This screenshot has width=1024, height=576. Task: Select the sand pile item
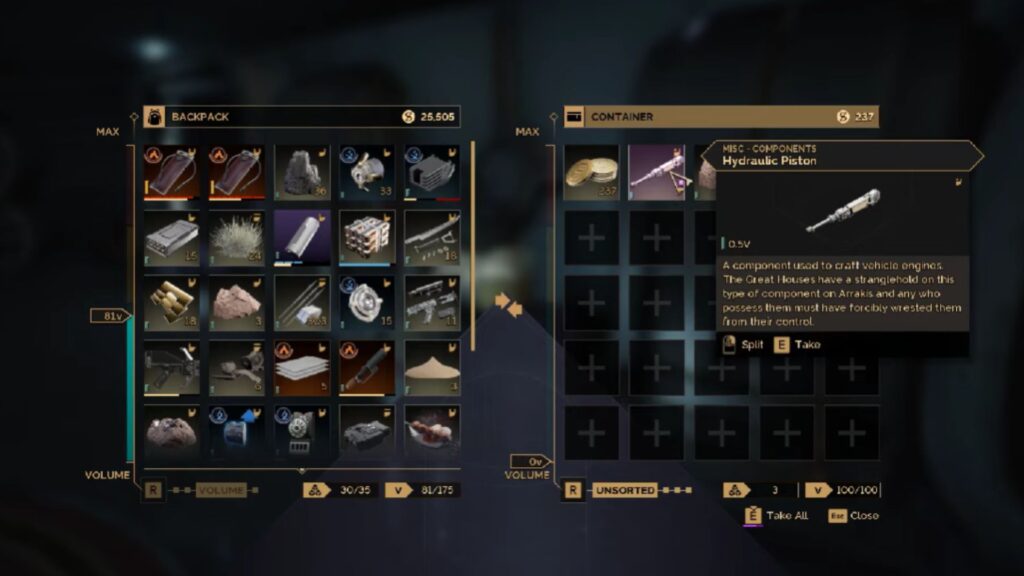tap(432, 366)
